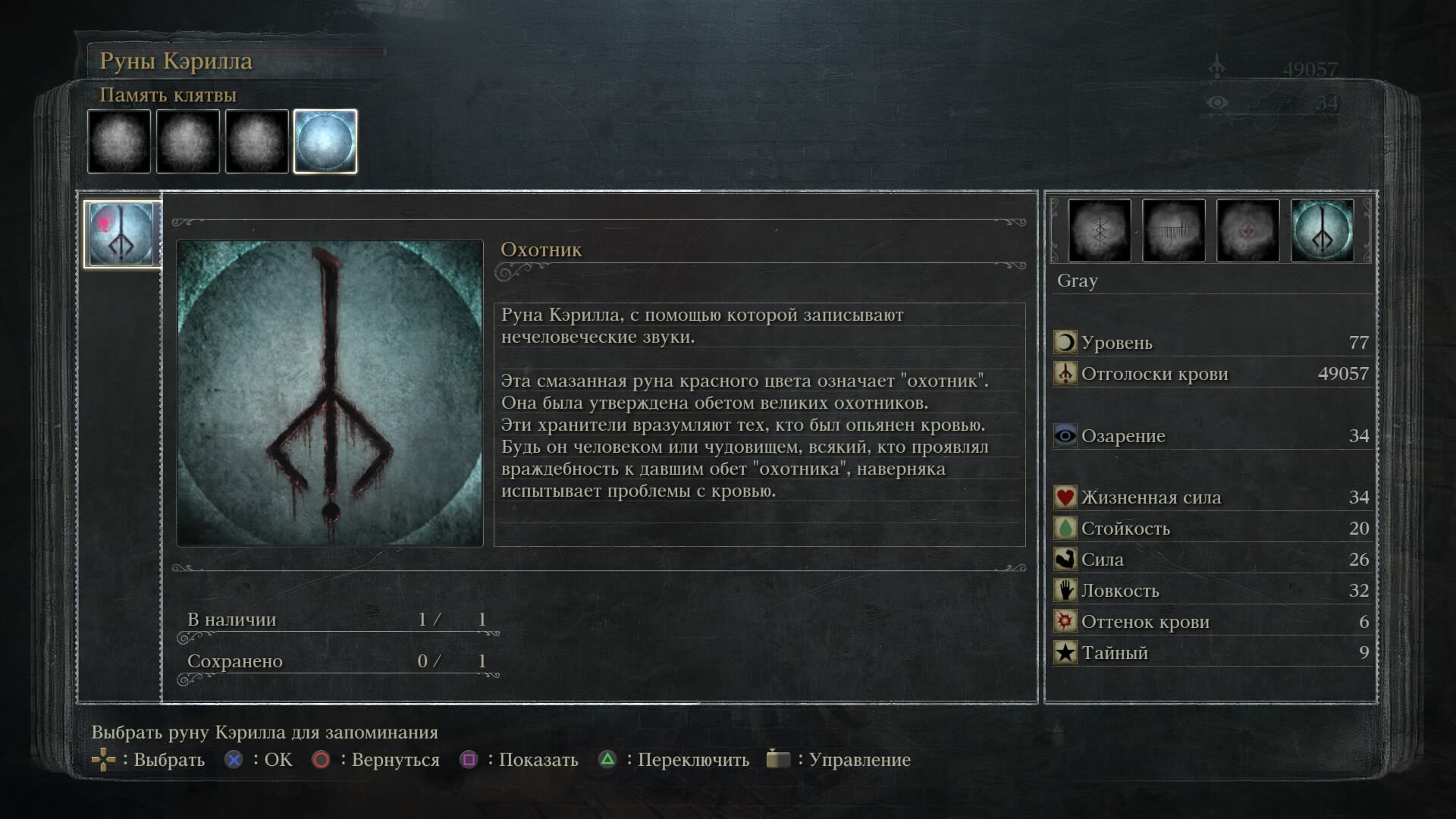1456x819 pixels.
Task: Click the glowing fourth oath memory slot
Action: pyautogui.click(x=325, y=140)
